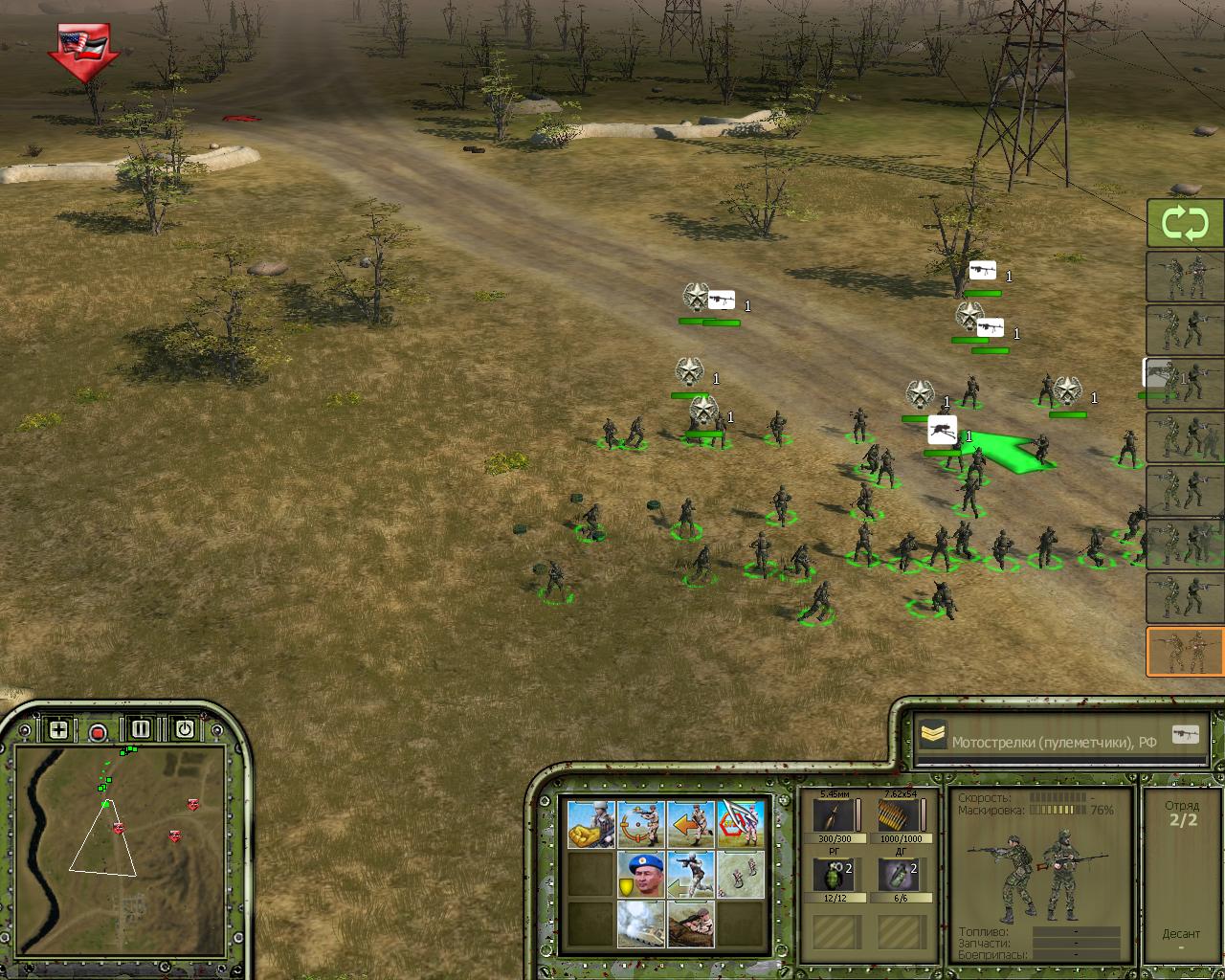The width and height of the screenshot is (1225, 980).
Task: Select the orange left-arrow soldier command
Action: click(691, 824)
